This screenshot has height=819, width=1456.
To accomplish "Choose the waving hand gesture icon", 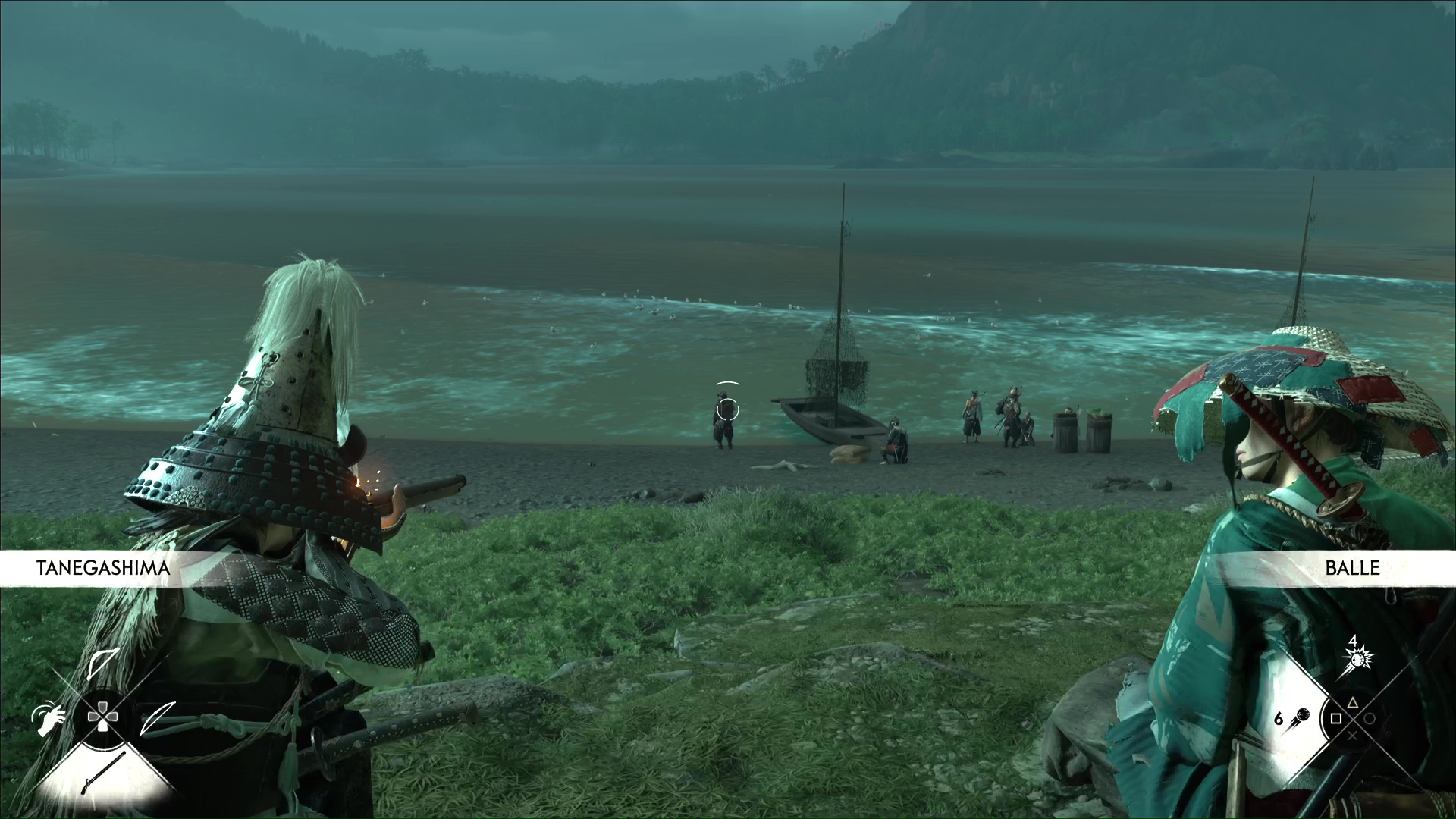I will [x=46, y=716].
